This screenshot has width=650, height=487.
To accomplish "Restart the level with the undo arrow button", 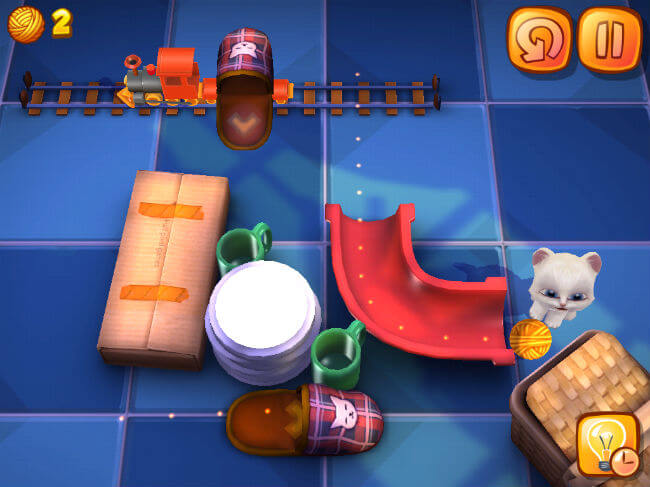I will (x=539, y=40).
